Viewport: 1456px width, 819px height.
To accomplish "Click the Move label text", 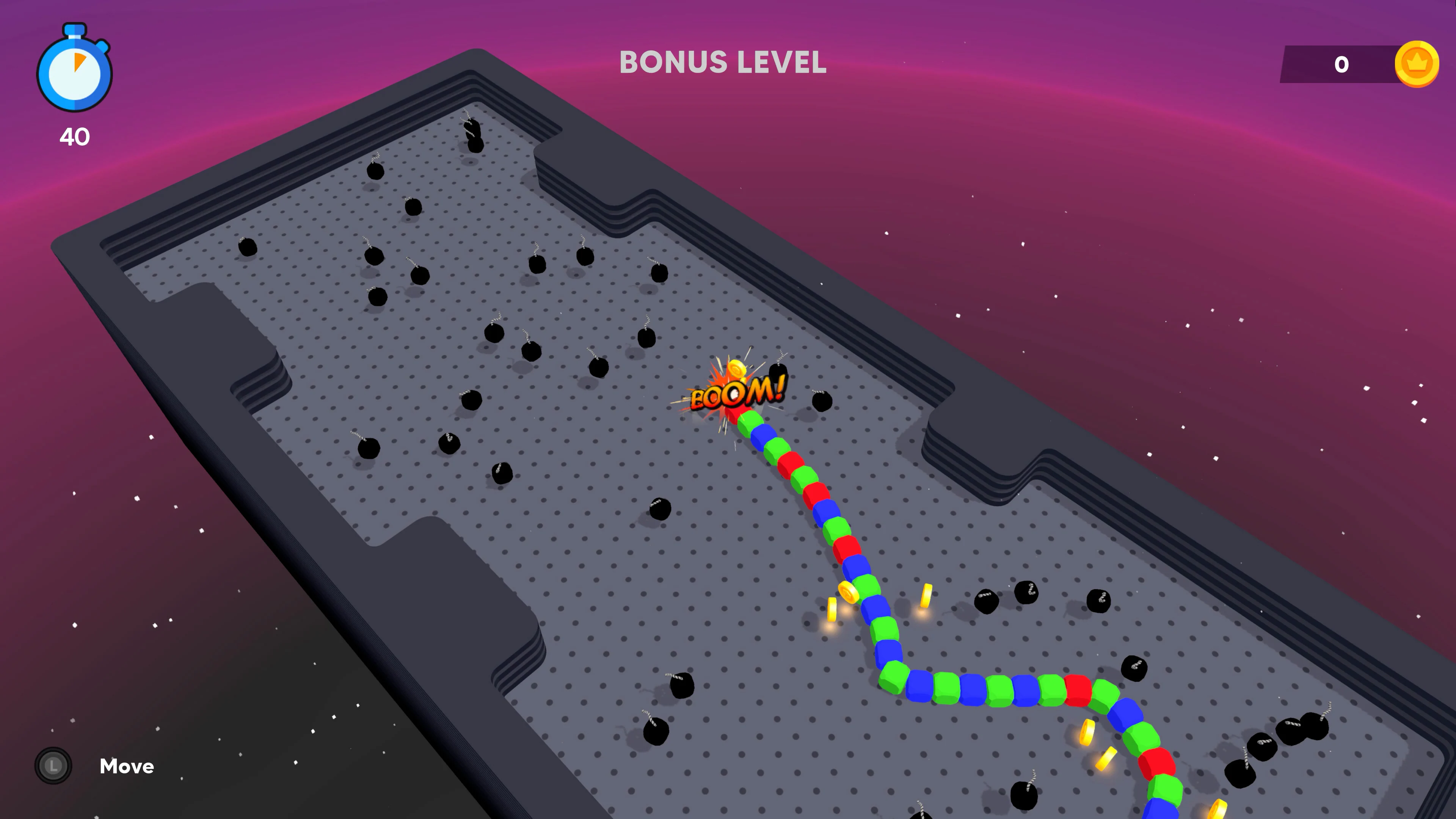I will 127,766.
